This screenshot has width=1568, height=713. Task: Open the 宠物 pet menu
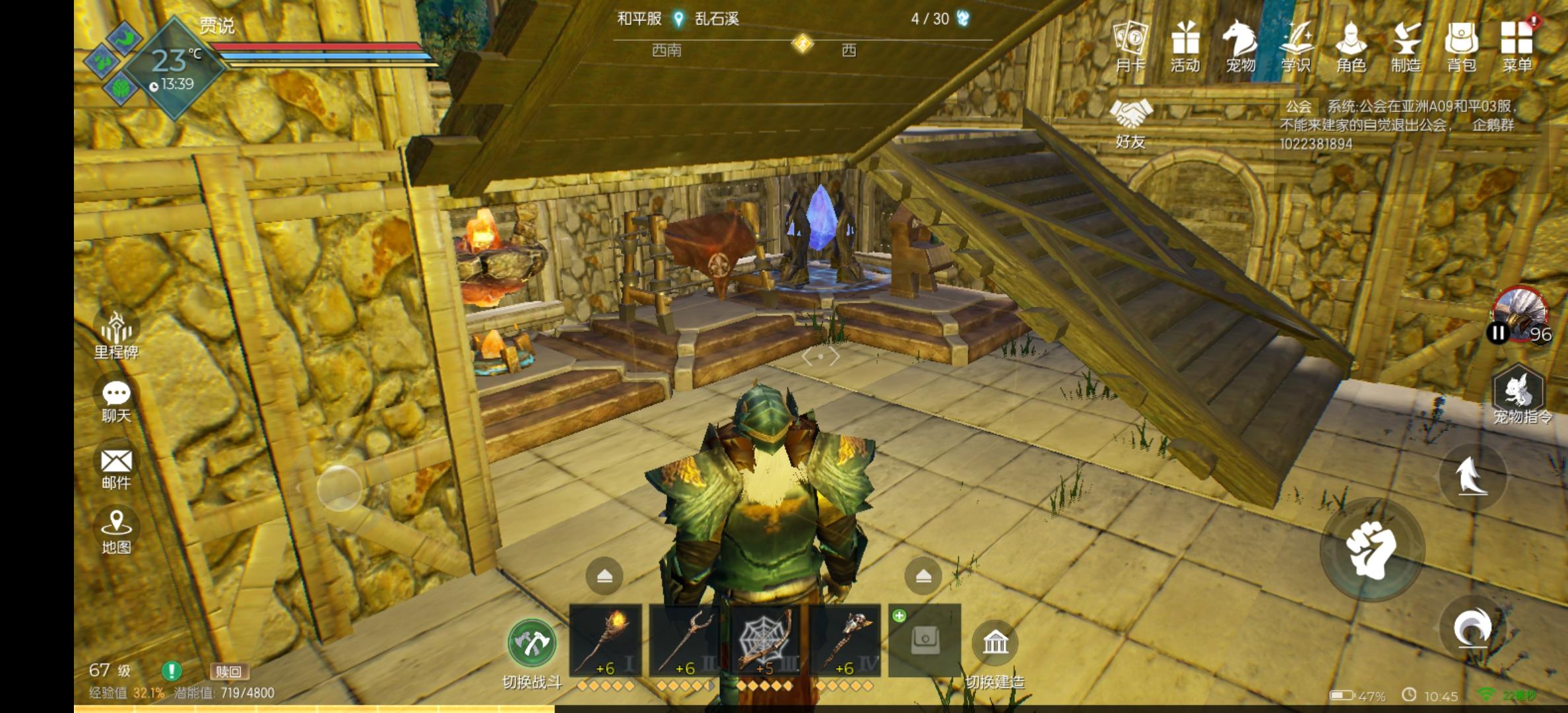pos(1239,45)
